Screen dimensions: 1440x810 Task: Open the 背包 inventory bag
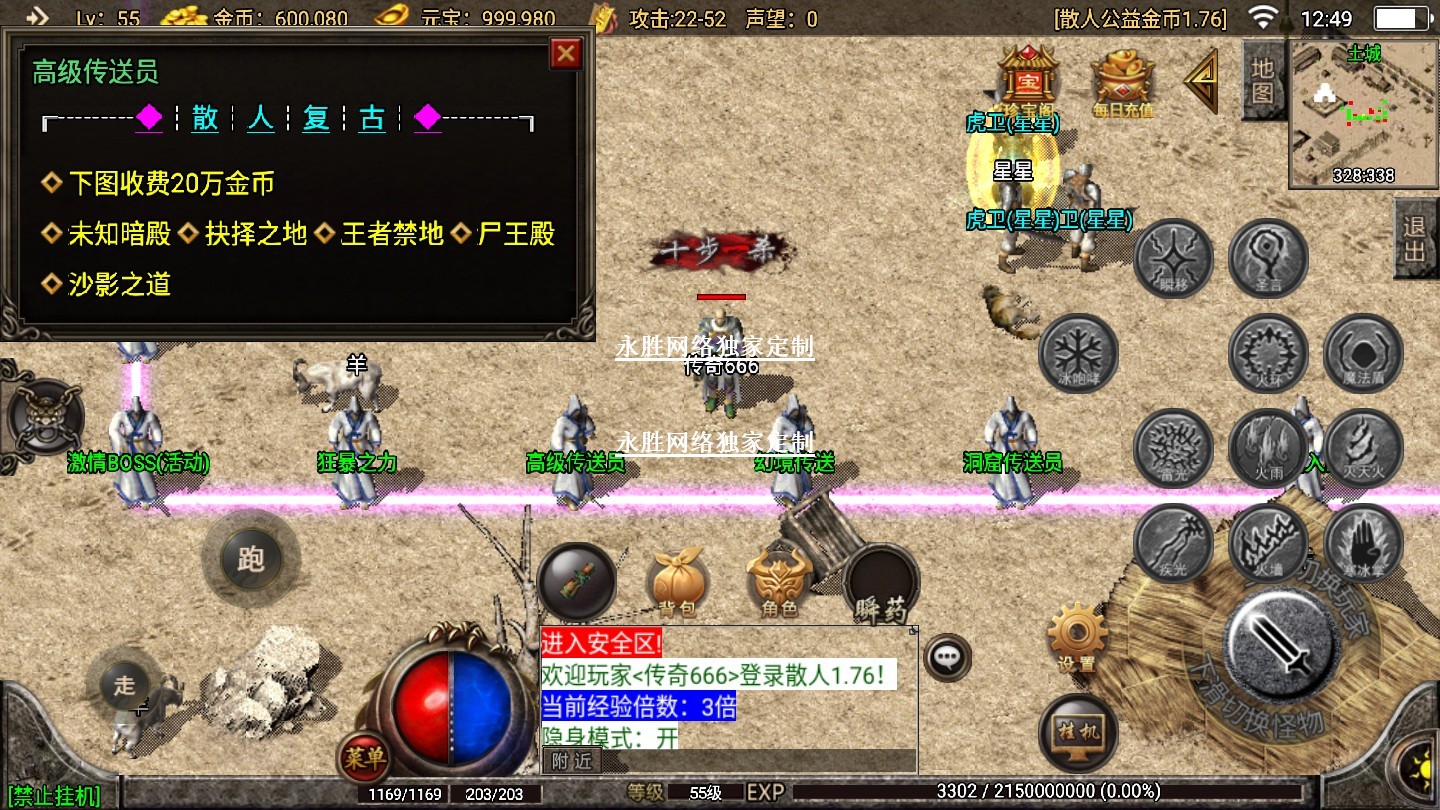677,581
